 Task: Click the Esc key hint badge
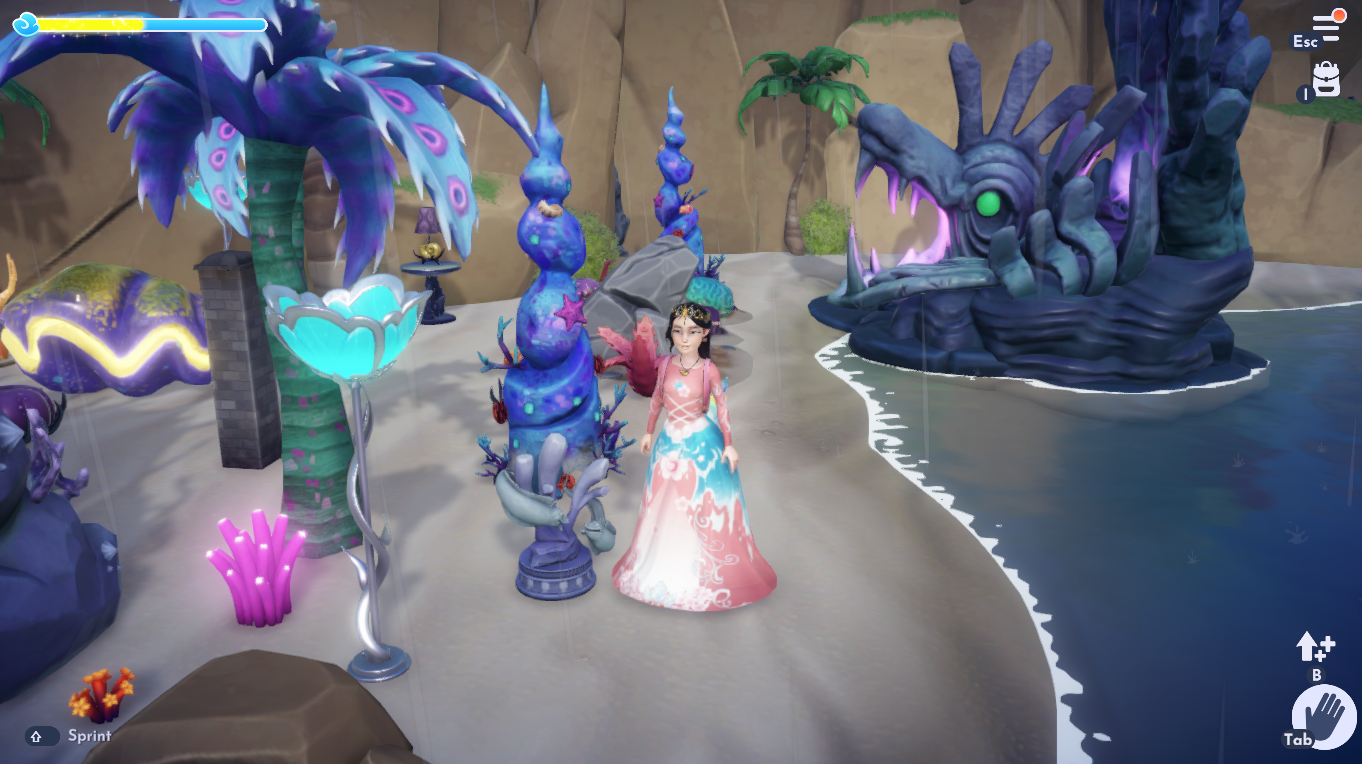coord(1305,40)
